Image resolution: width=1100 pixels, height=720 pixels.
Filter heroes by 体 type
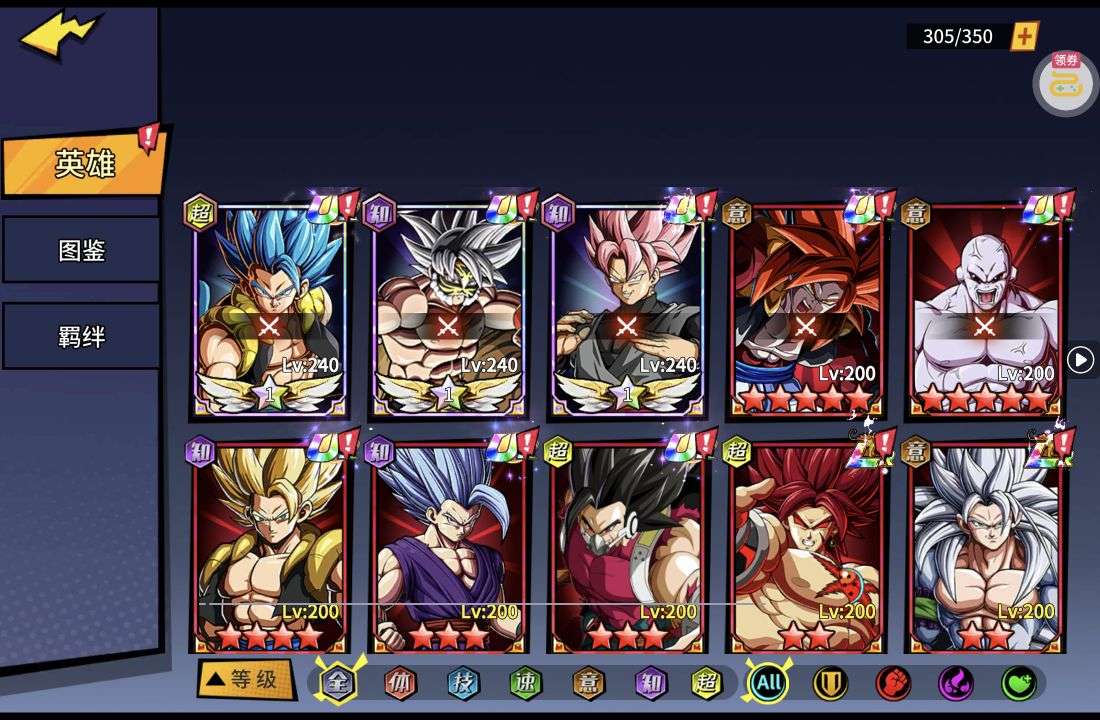[401, 684]
